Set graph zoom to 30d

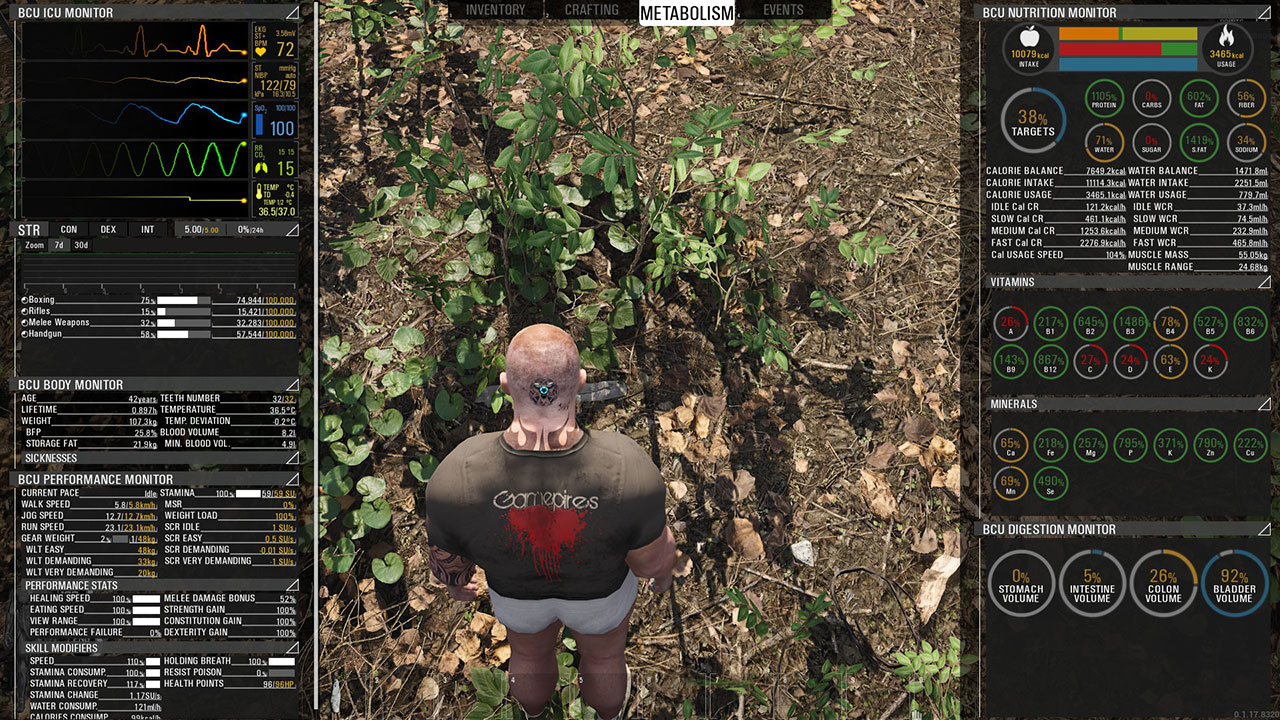(81, 245)
